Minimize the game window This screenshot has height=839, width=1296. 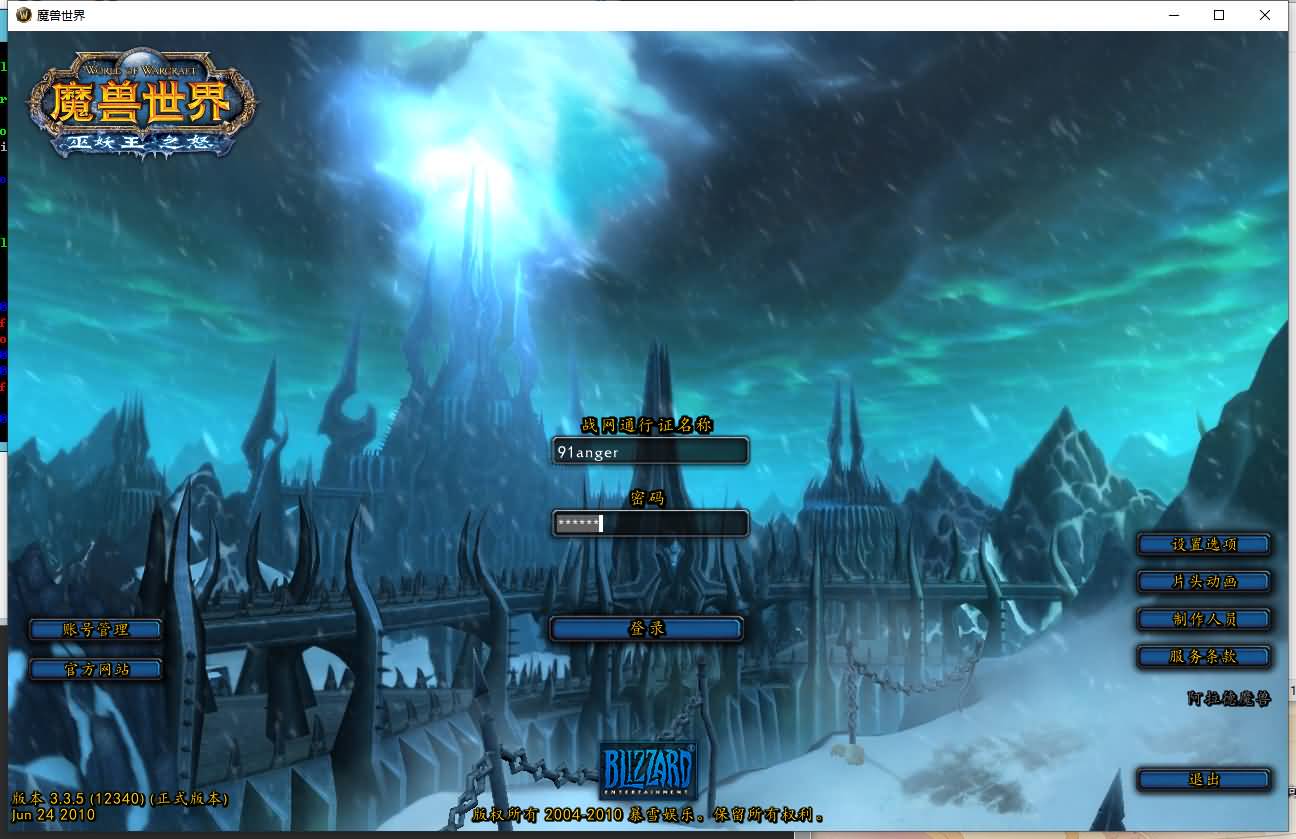[x=1173, y=15]
